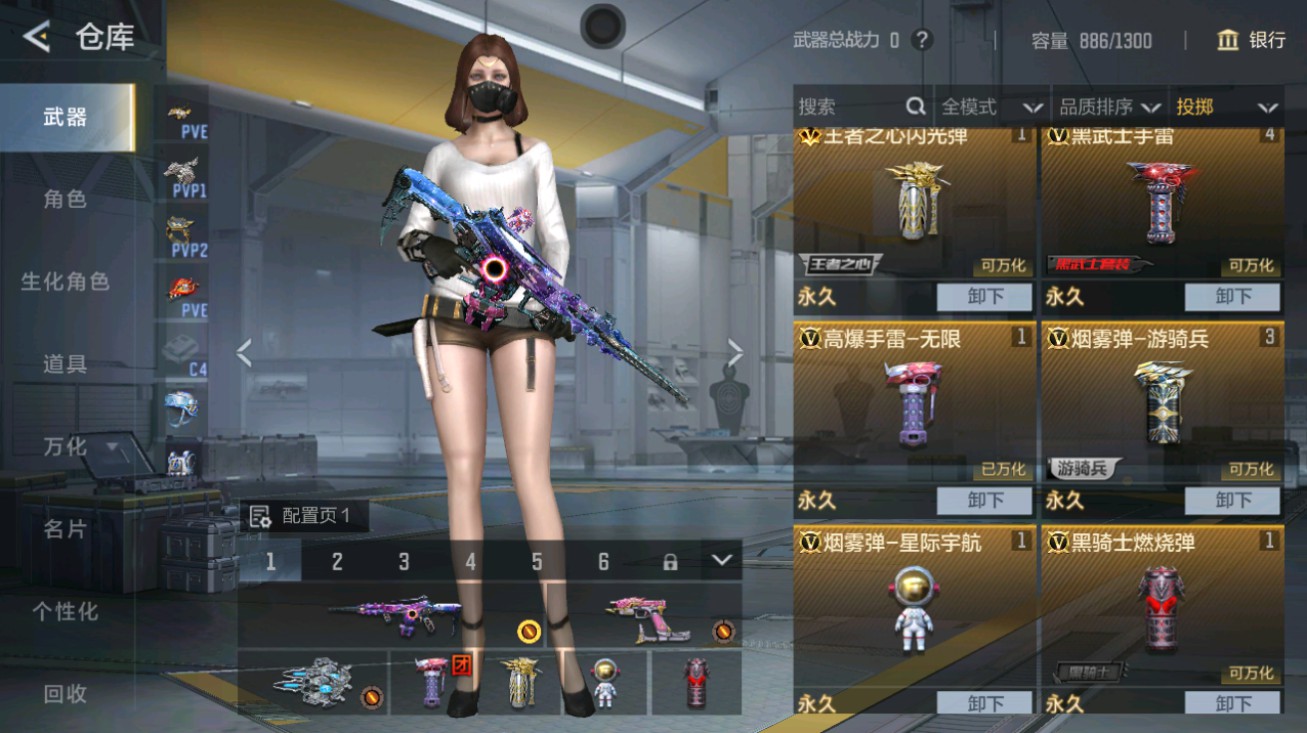Viewport: 1307px width, 733px height.
Task: Select the PVE weapon preset icon
Action: click(181, 115)
